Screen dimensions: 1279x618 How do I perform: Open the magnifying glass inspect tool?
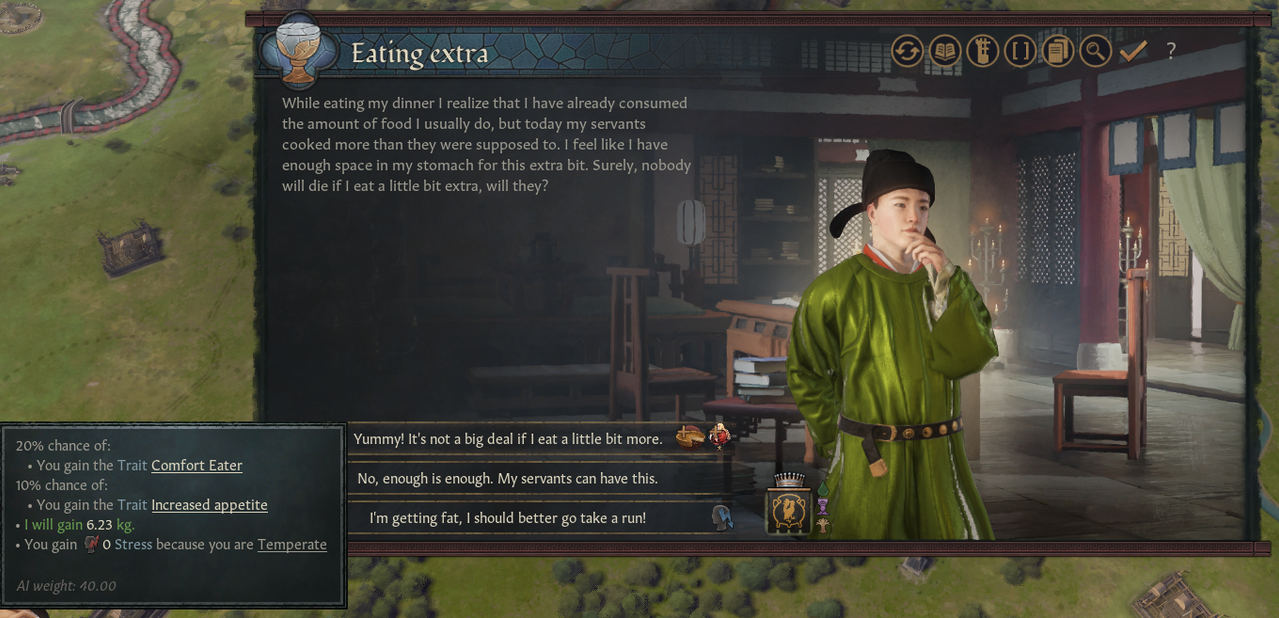pos(1095,51)
